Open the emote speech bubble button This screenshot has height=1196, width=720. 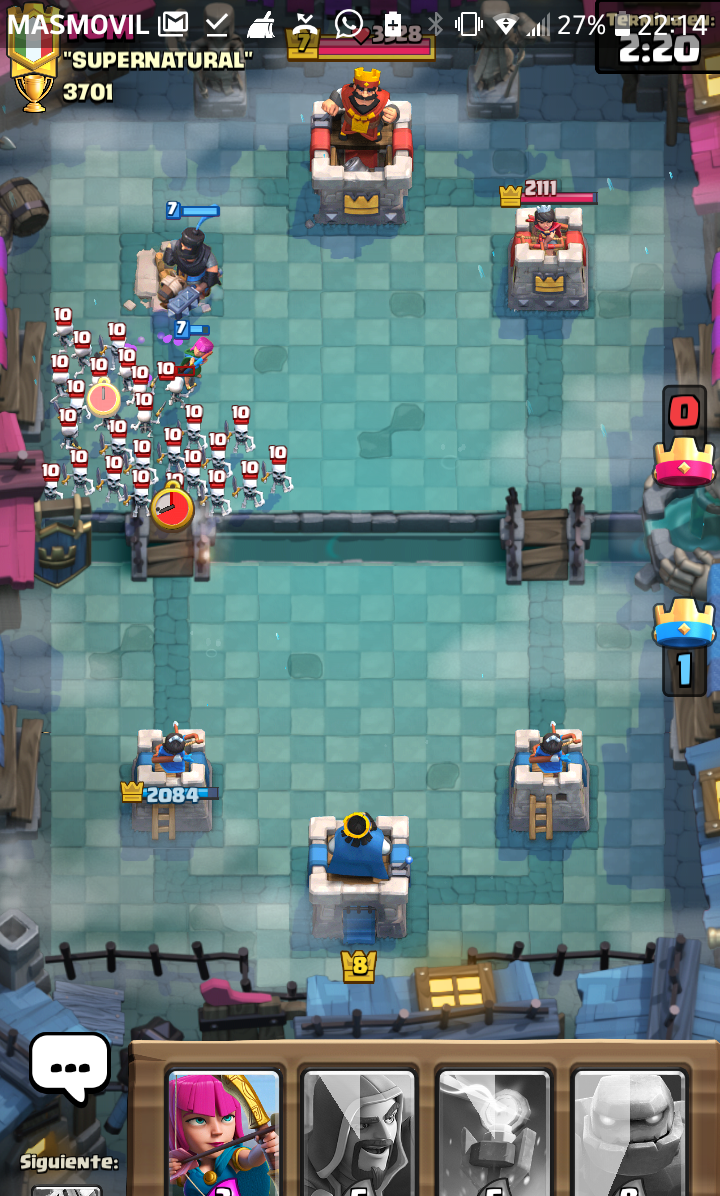tap(69, 1066)
